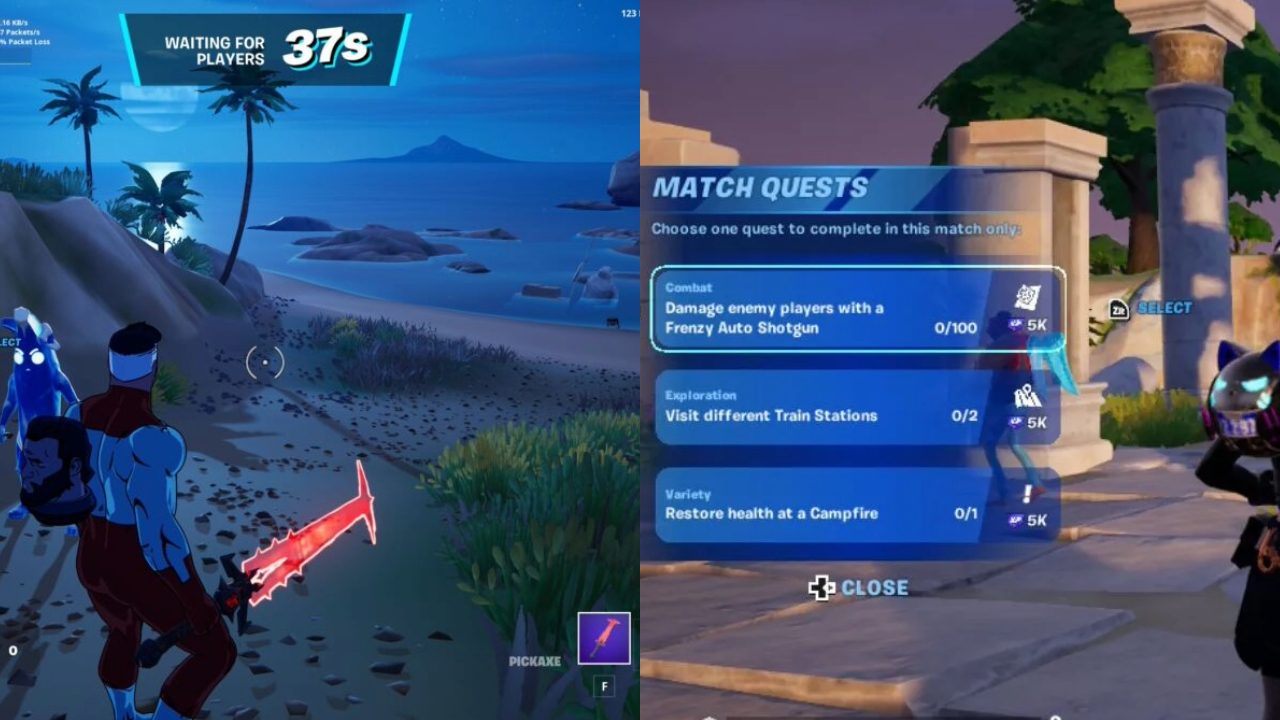Click the exclamation icon on the Variety quest
This screenshot has width=1280, height=720.
[1026, 494]
